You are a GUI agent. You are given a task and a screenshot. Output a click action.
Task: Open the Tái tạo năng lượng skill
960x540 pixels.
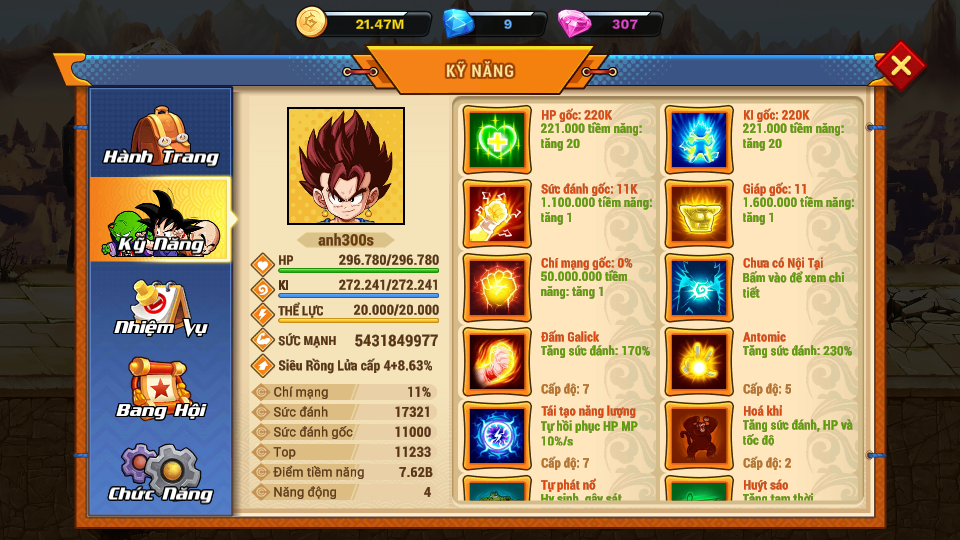(497, 435)
